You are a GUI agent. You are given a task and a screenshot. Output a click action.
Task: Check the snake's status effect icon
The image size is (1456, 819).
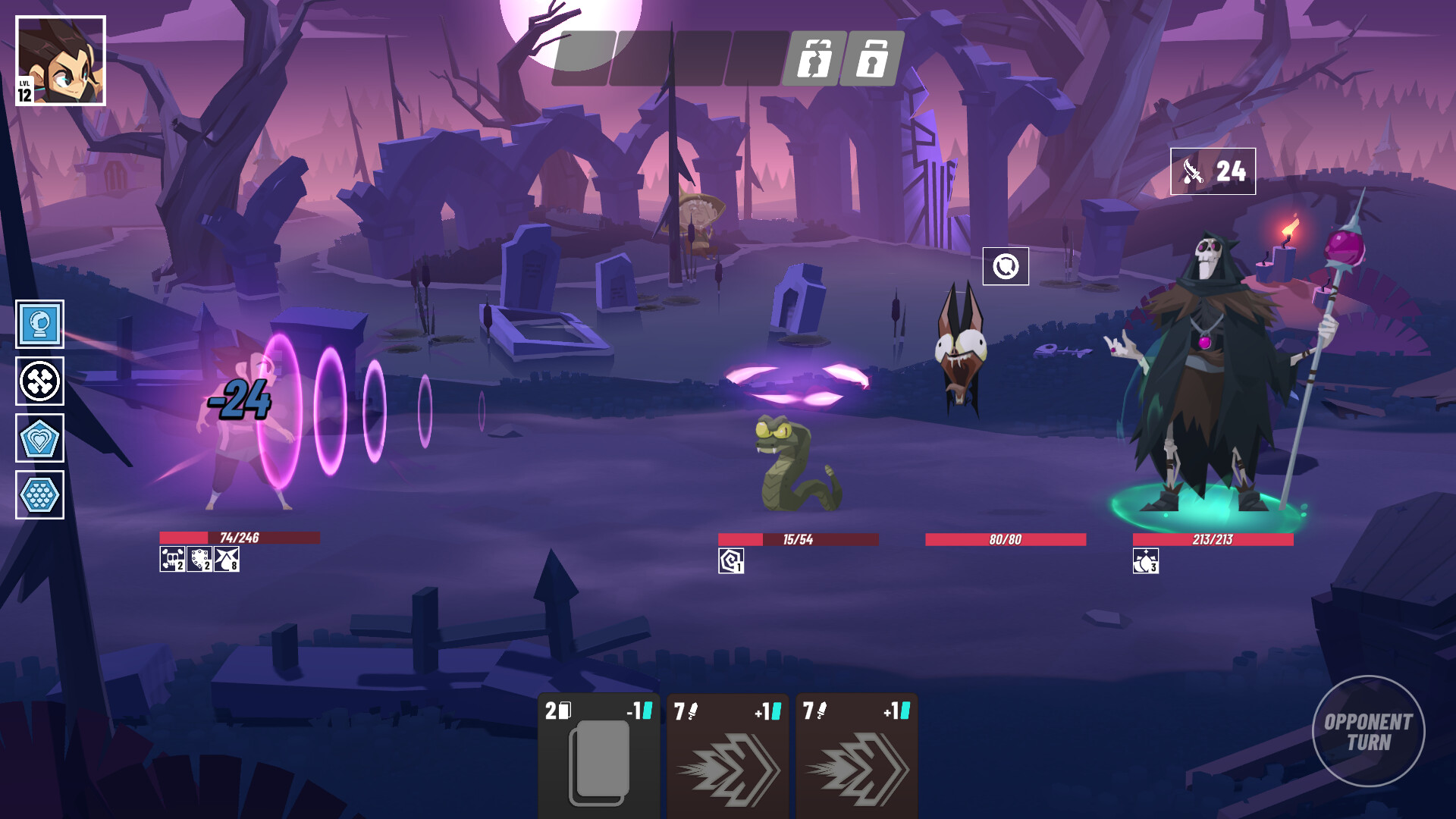click(731, 561)
